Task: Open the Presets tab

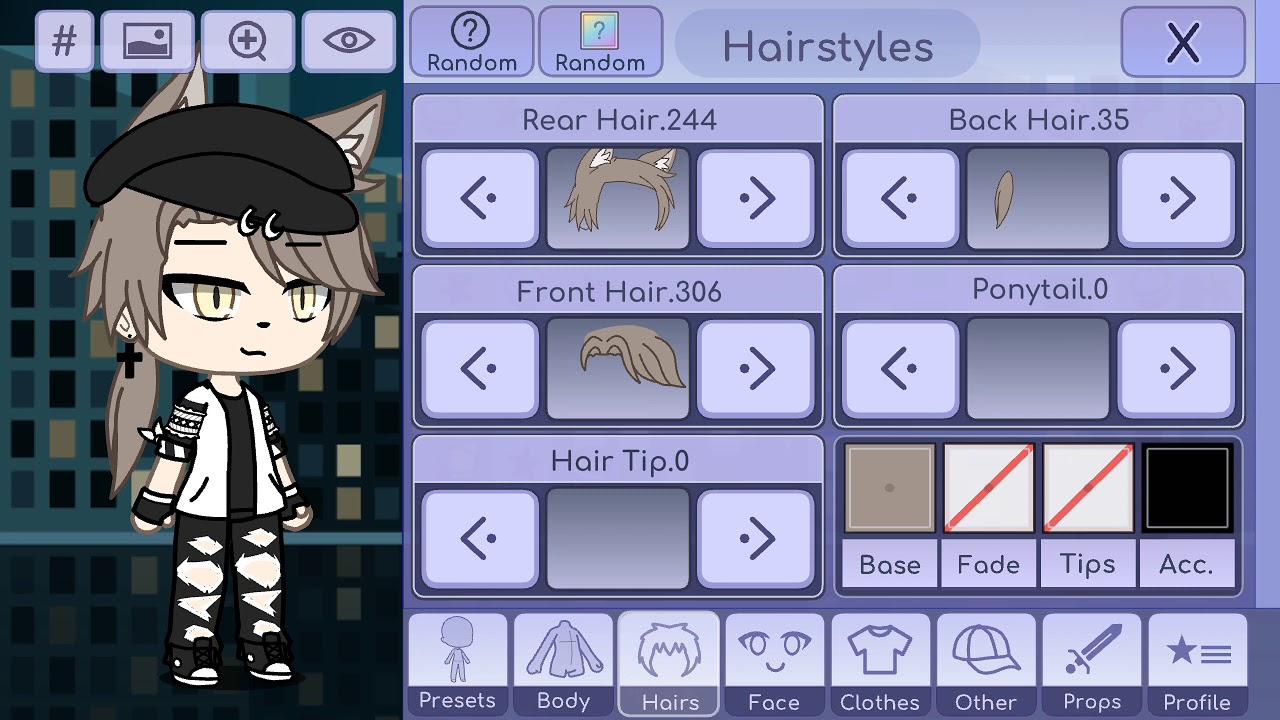Action: [456, 660]
